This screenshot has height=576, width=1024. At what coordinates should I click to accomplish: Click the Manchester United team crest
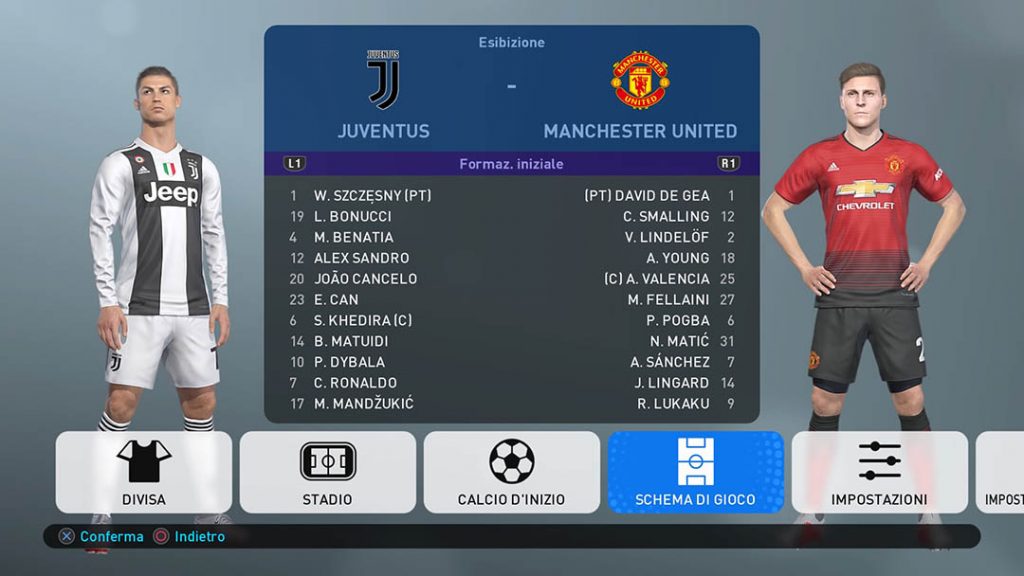(640, 80)
